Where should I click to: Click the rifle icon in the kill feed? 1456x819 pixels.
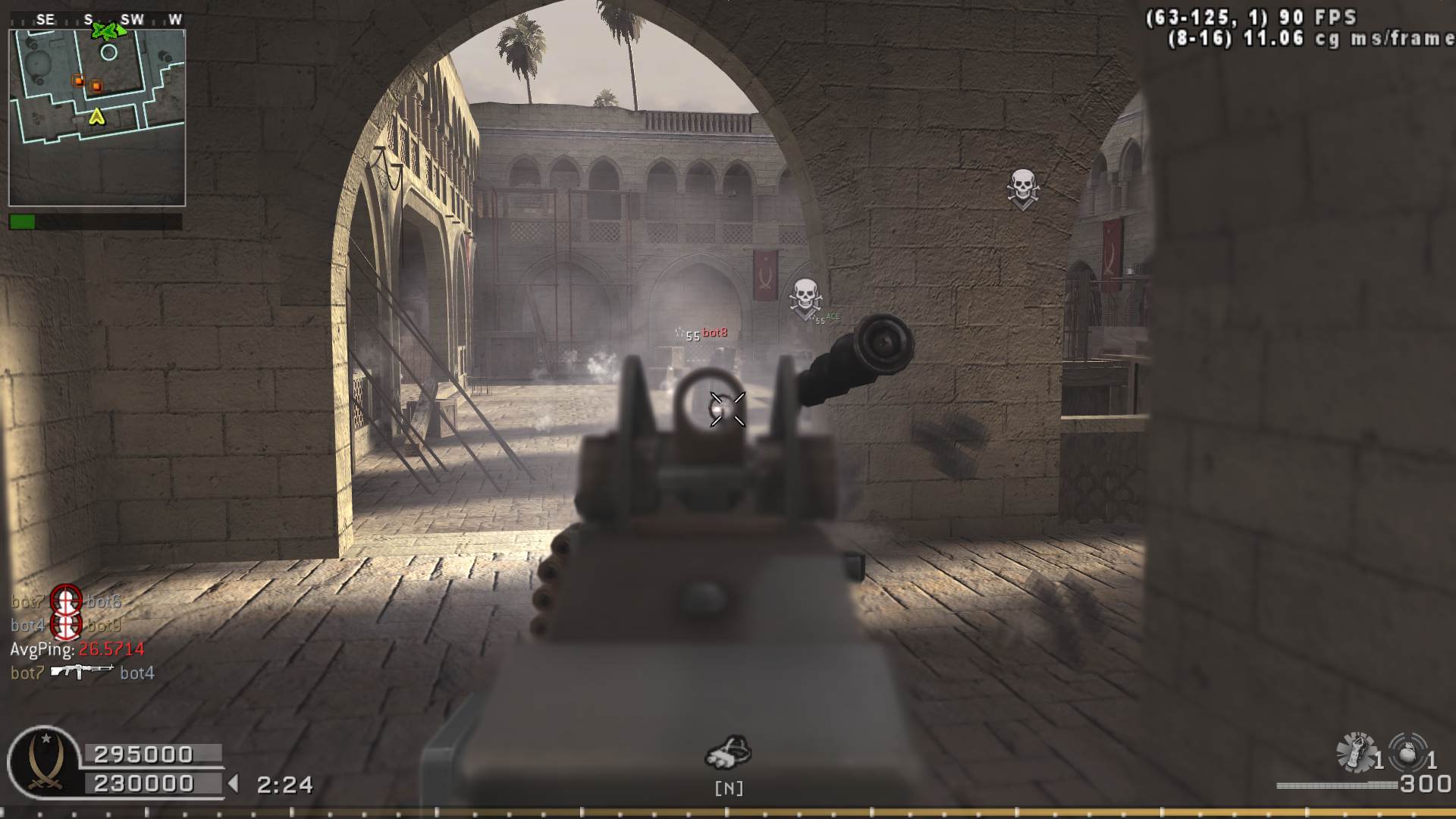click(x=82, y=671)
